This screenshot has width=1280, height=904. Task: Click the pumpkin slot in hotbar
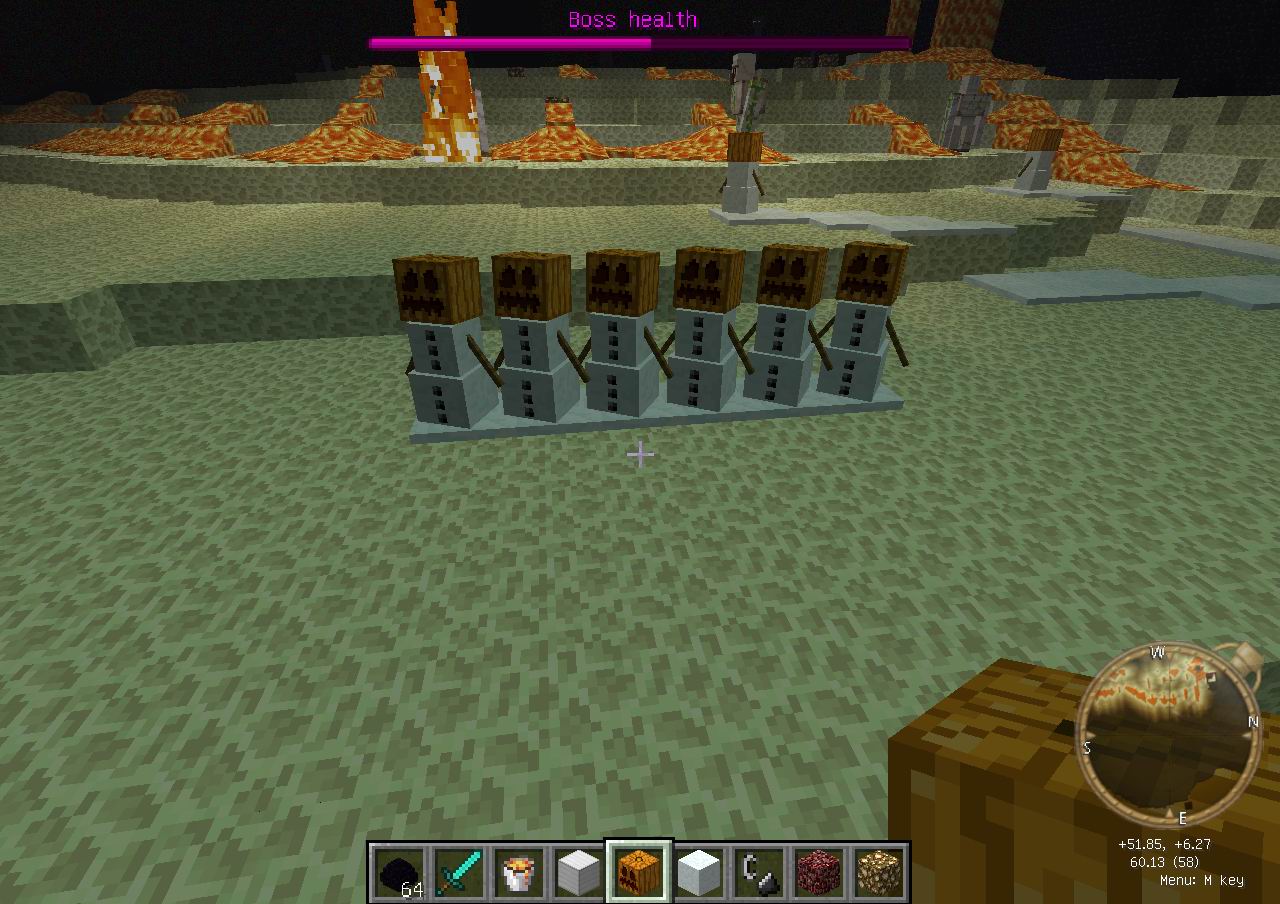point(640,872)
